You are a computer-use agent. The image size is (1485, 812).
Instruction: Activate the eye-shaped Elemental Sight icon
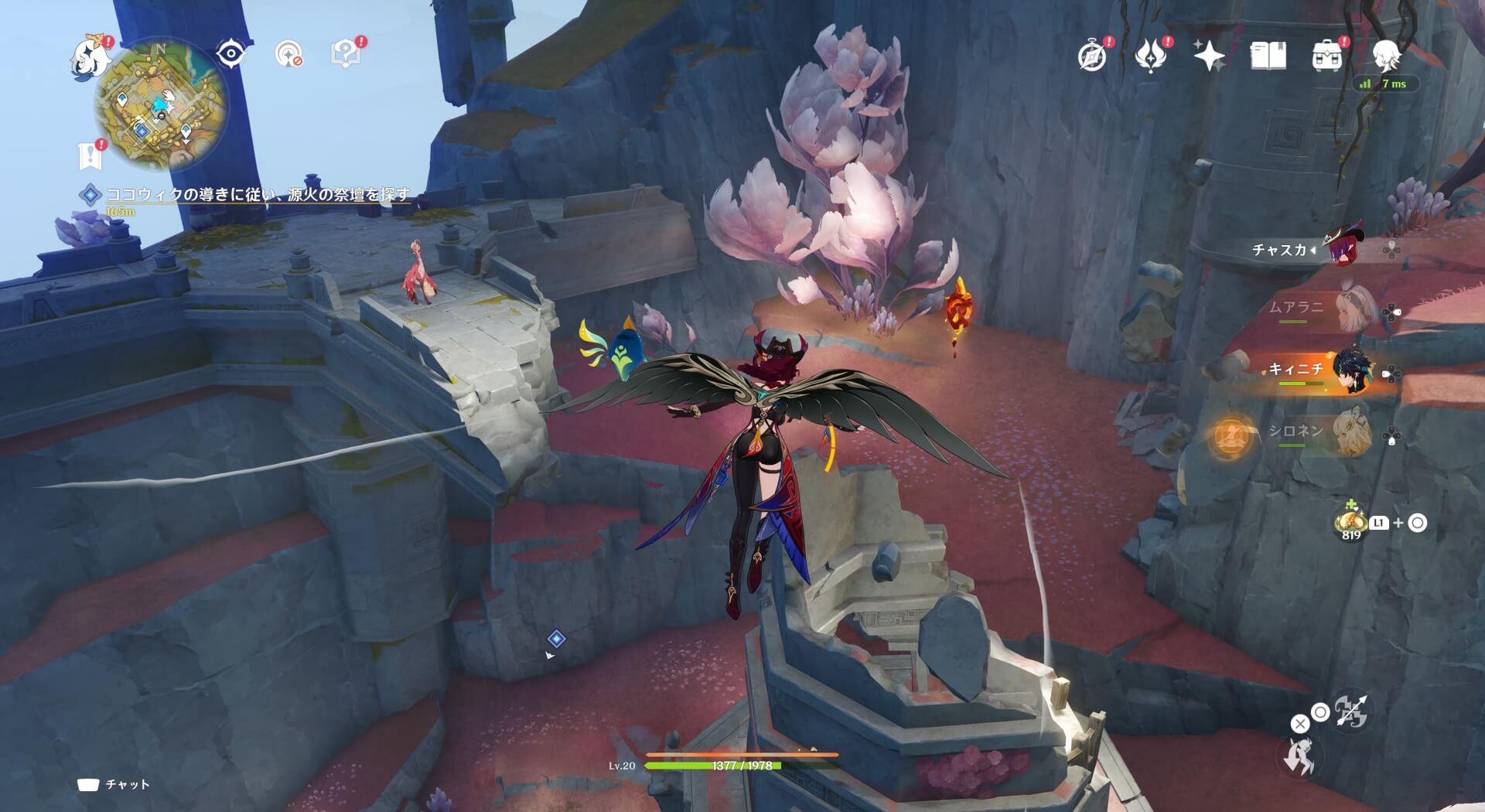click(230, 53)
